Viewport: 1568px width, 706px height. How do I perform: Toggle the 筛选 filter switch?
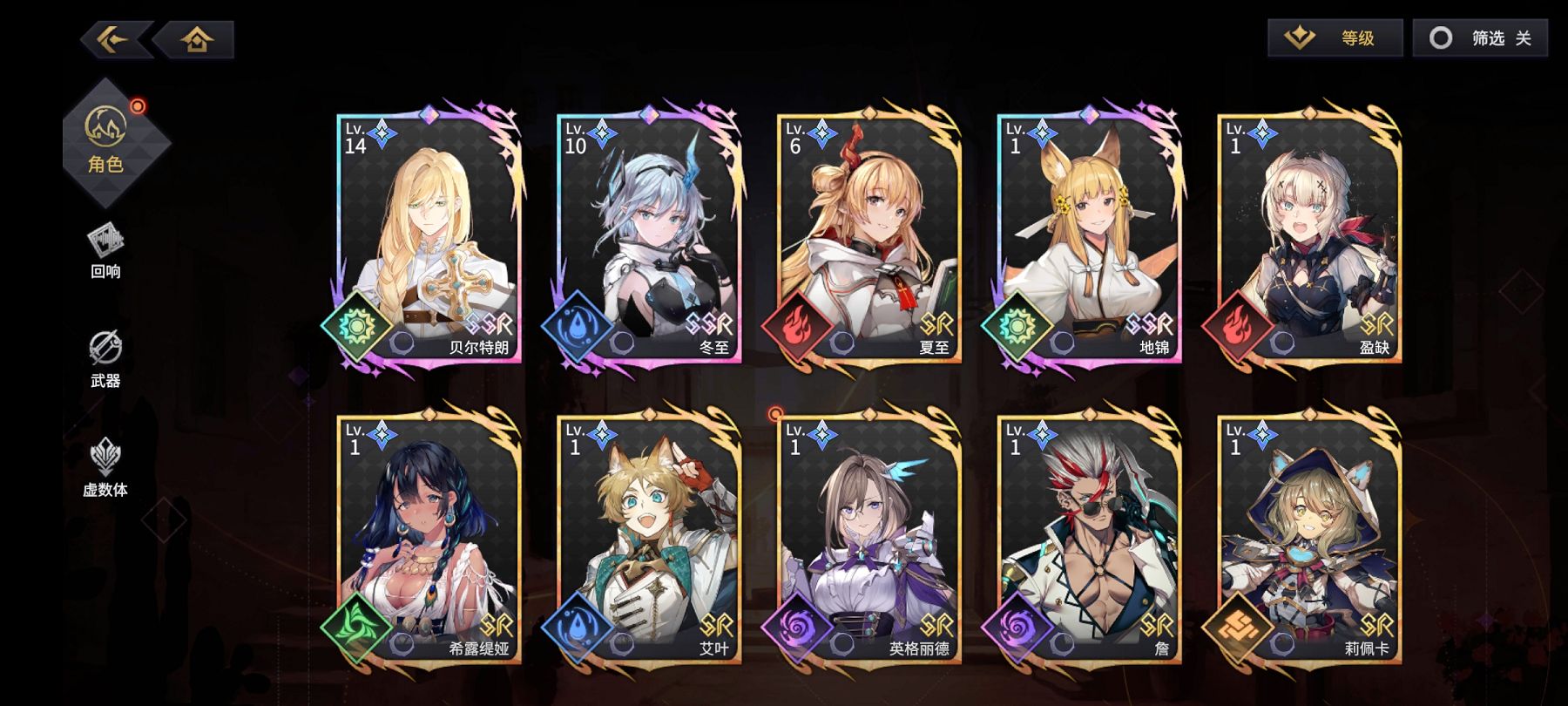1479,37
